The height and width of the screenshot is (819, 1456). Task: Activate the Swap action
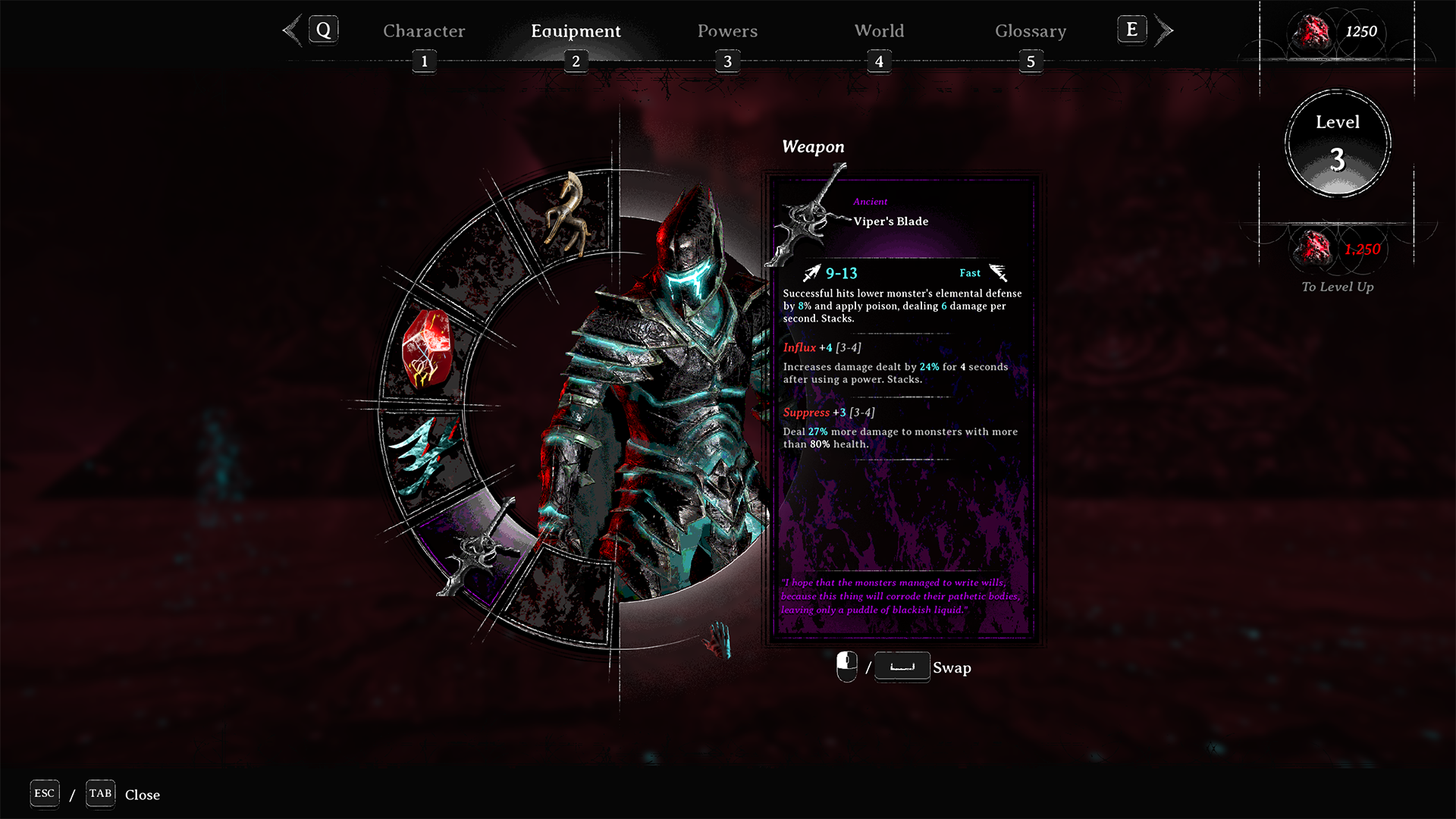pos(953,668)
